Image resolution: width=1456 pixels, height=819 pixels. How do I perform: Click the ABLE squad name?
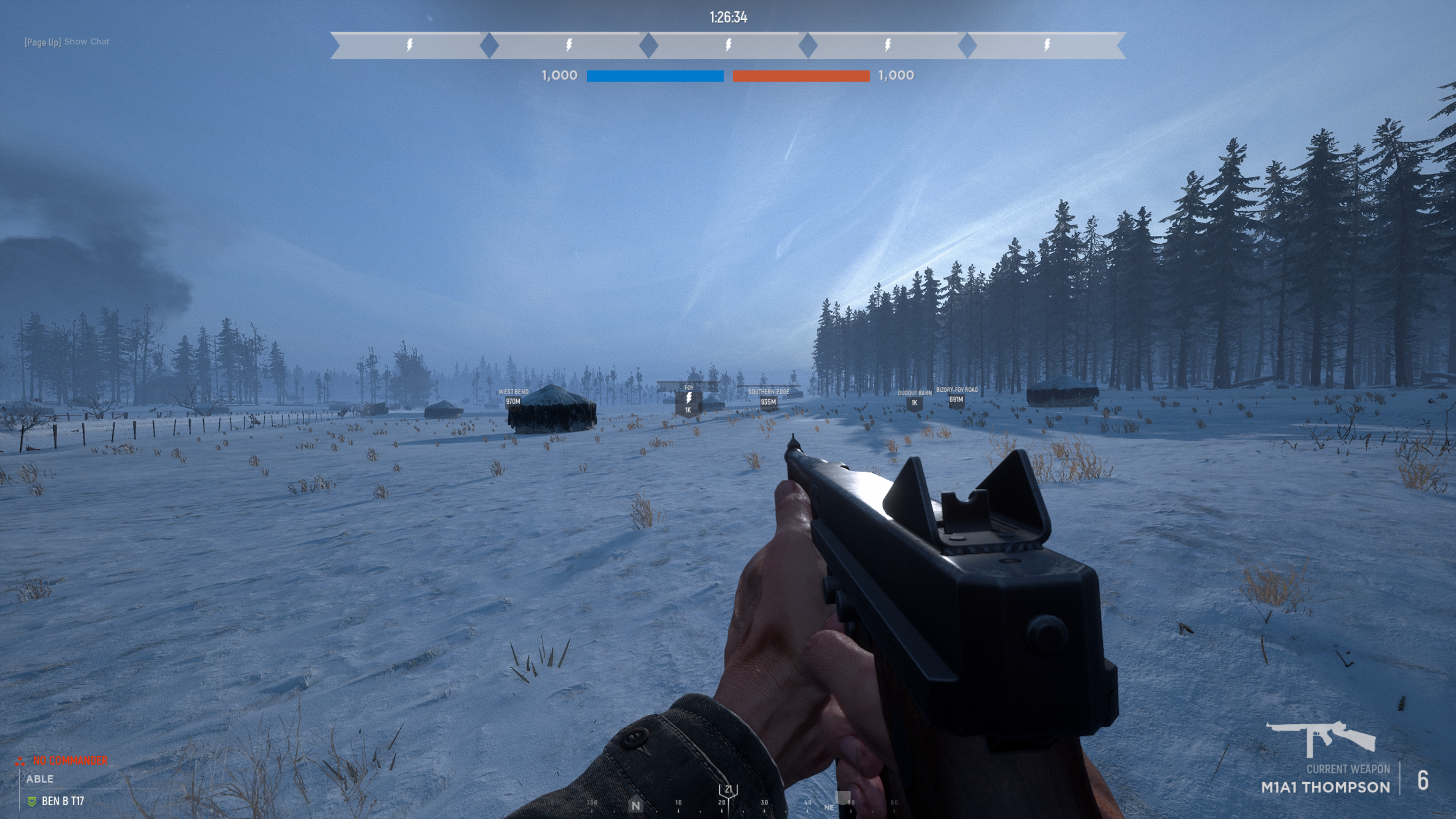pyautogui.click(x=39, y=779)
